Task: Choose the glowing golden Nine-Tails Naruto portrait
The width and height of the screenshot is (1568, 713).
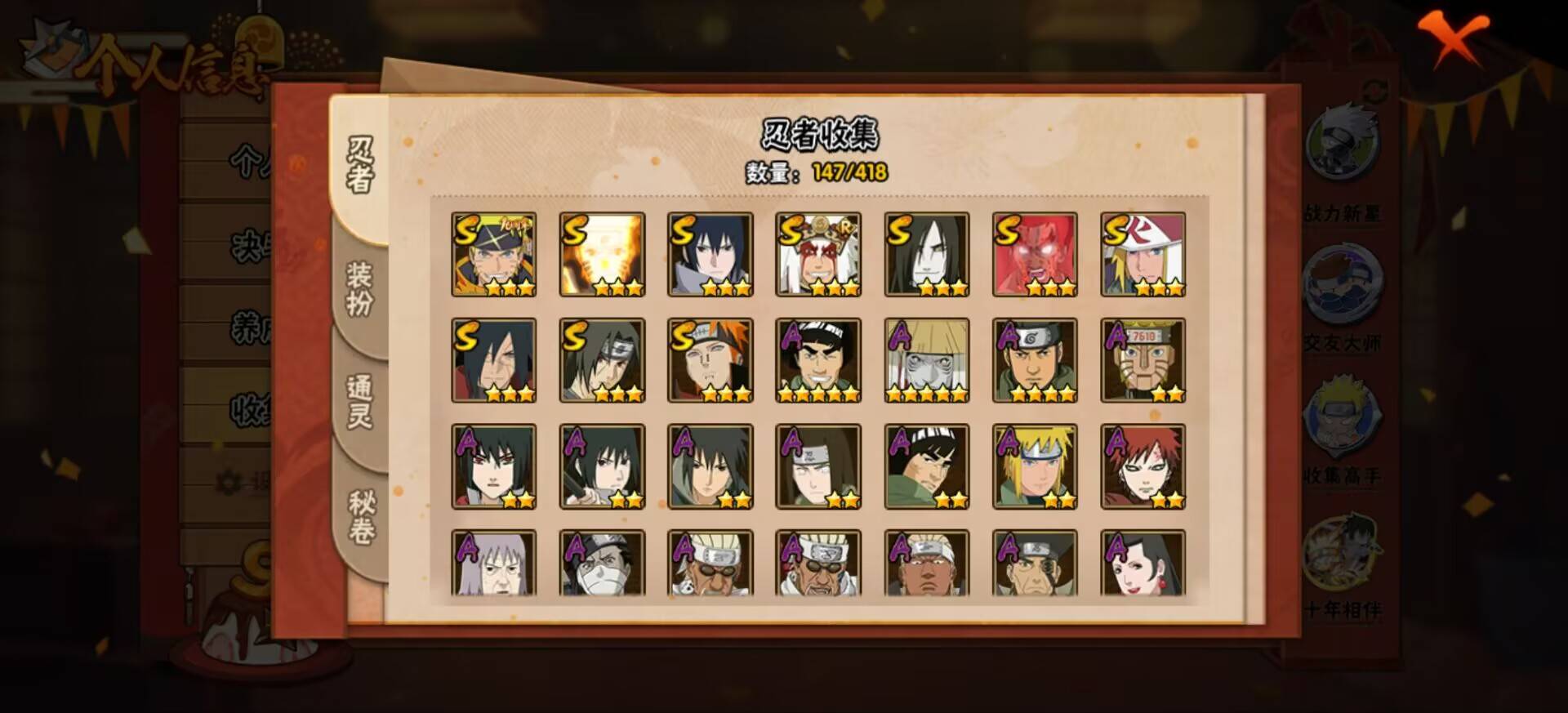Action: pyautogui.click(x=602, y=254)
